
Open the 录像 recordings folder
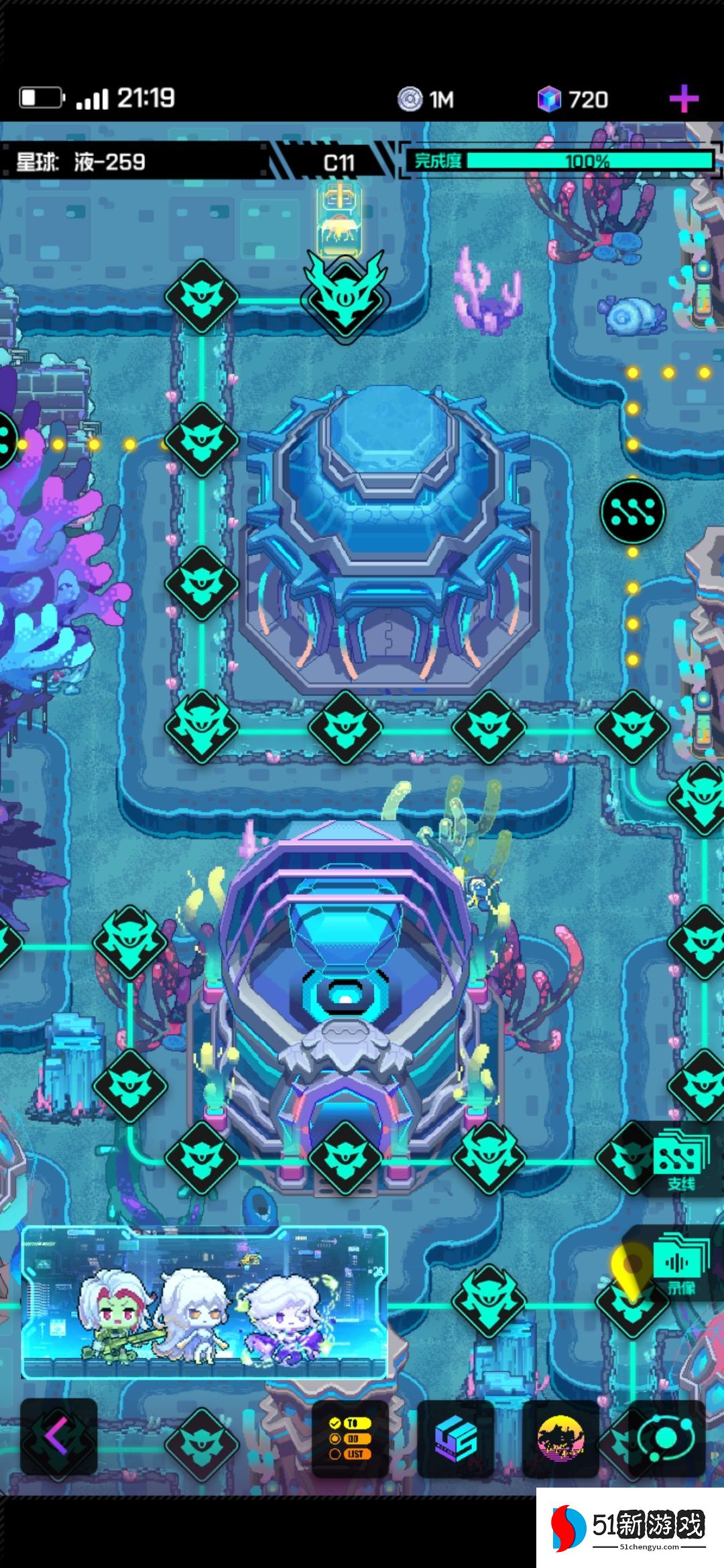coord(680,1264)
